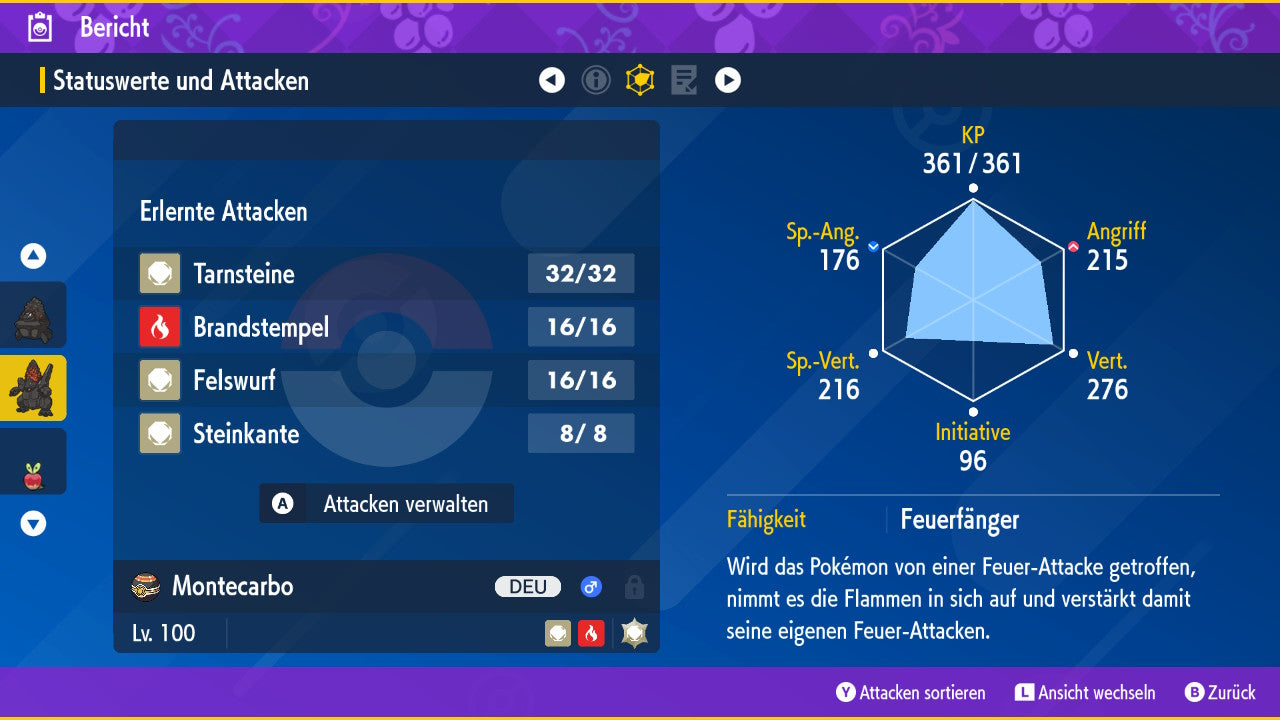Cycle up to the previous Pokémon
This screenshot has height=720, width=1280.
pyautogui.click(x=33, y=256)
